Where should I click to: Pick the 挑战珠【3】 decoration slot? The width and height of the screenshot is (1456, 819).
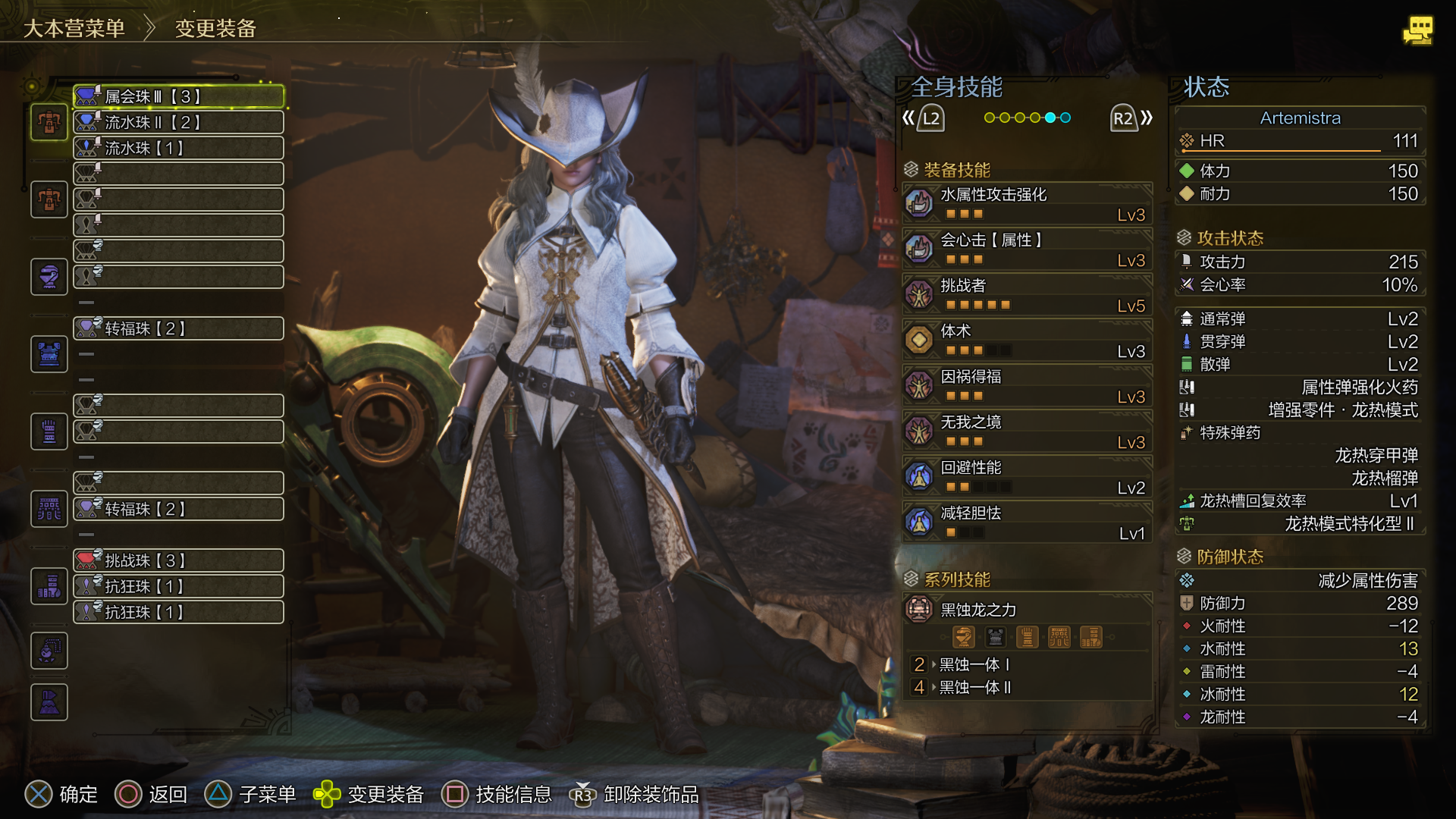179,560
